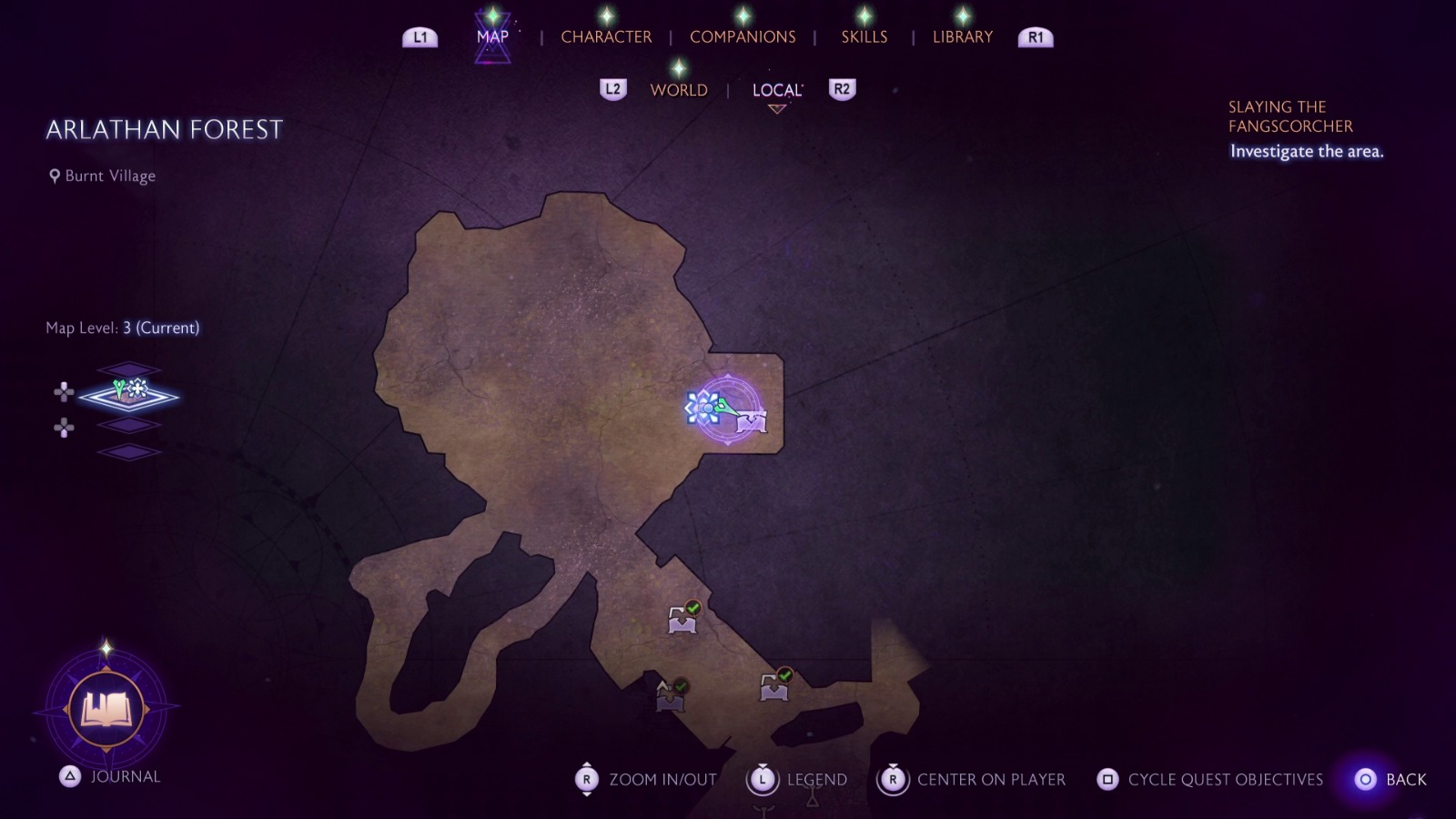Viewport: 1456px width, 819px height.
Task: Click the lower d-pad icon beside the level diamonds
Action: click(x=63, y=428)
